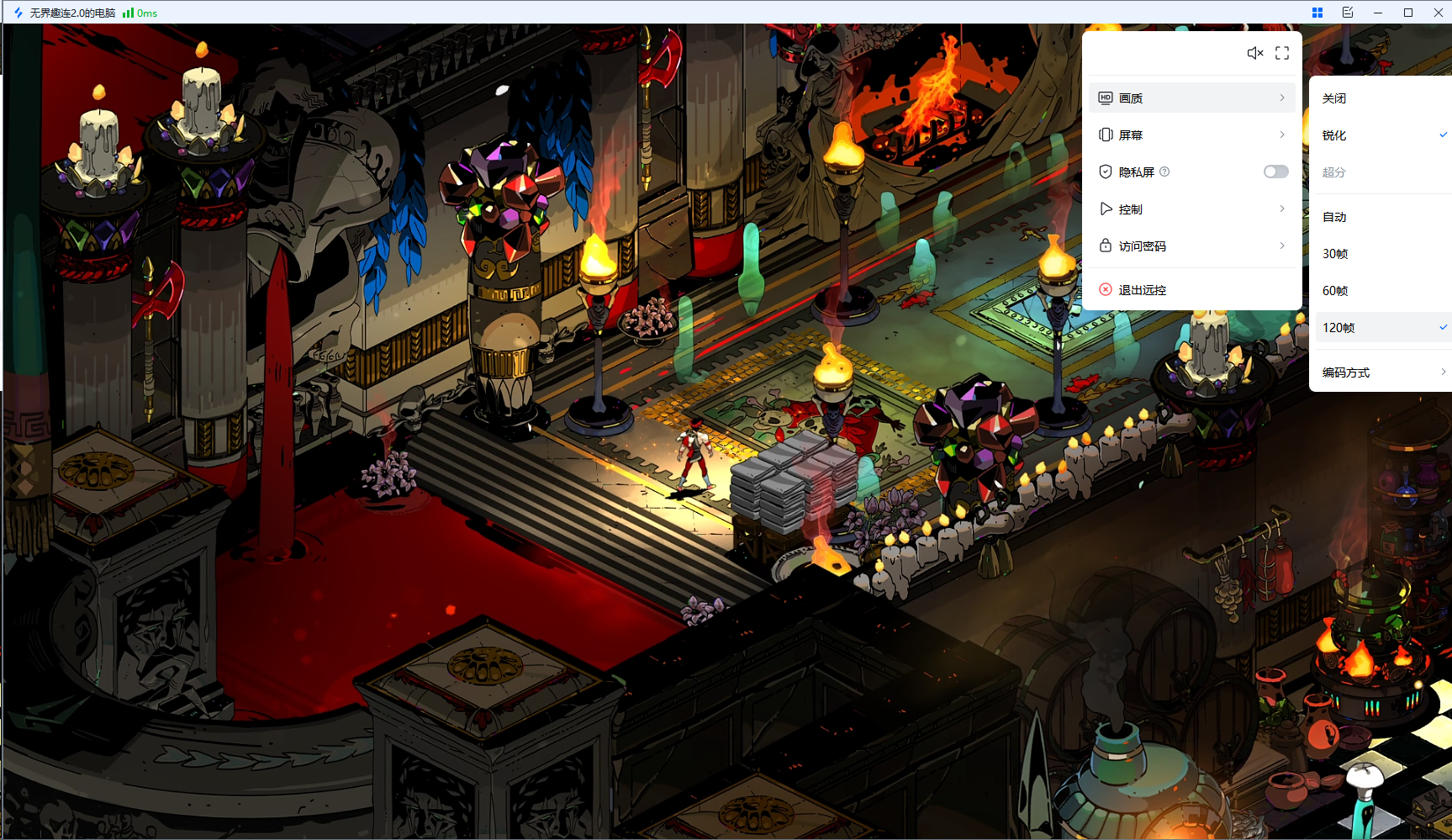Choose the 120帧 frame rate
The width and height of the screenshot is (1452, 840).
pos(1338,328)
